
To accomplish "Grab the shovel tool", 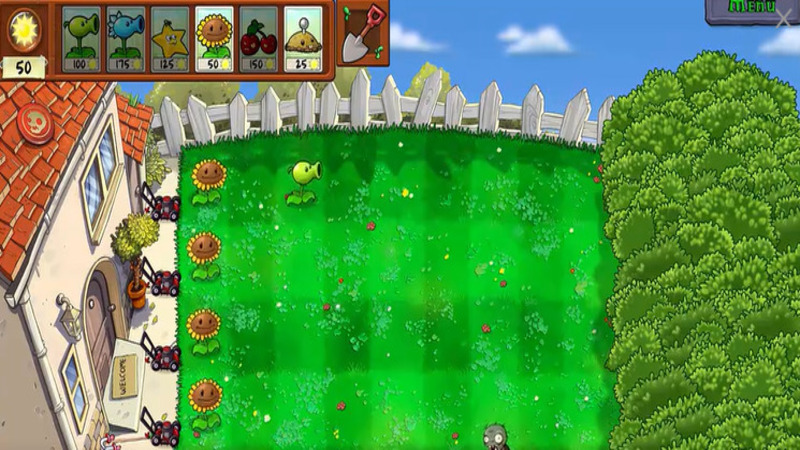I will 363,31.
